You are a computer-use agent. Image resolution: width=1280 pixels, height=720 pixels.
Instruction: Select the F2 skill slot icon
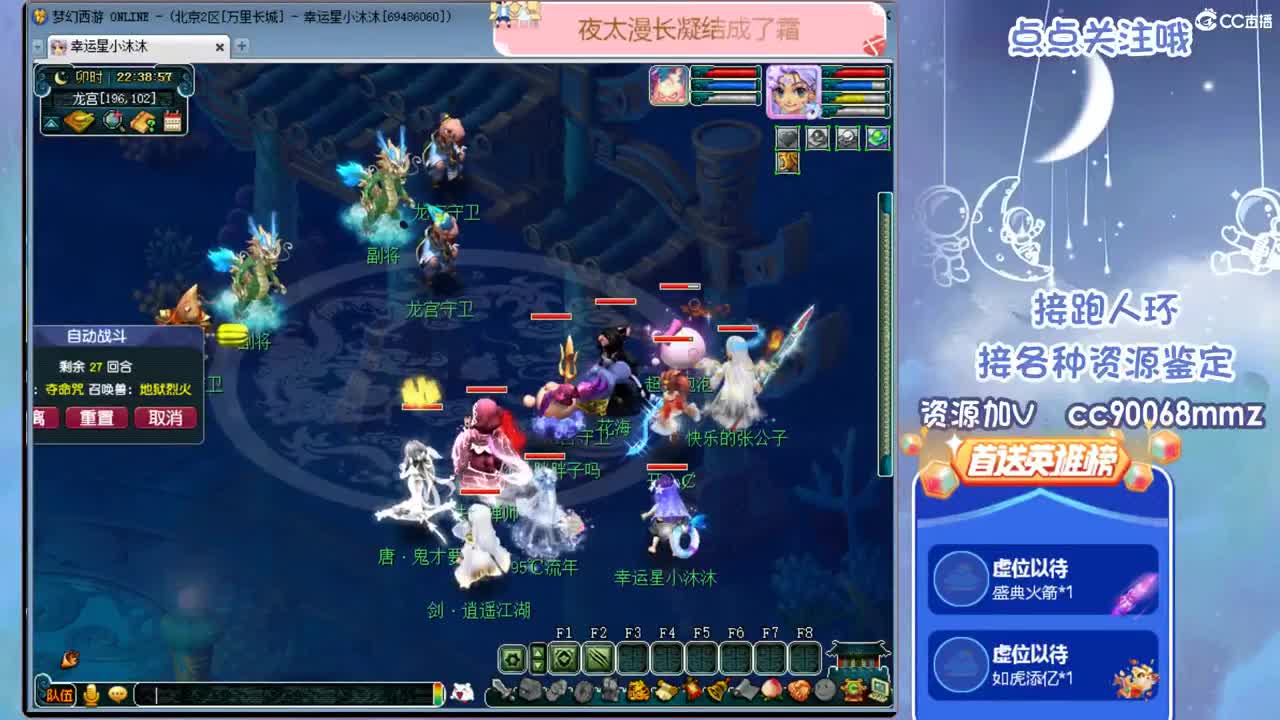click(598, 658)
